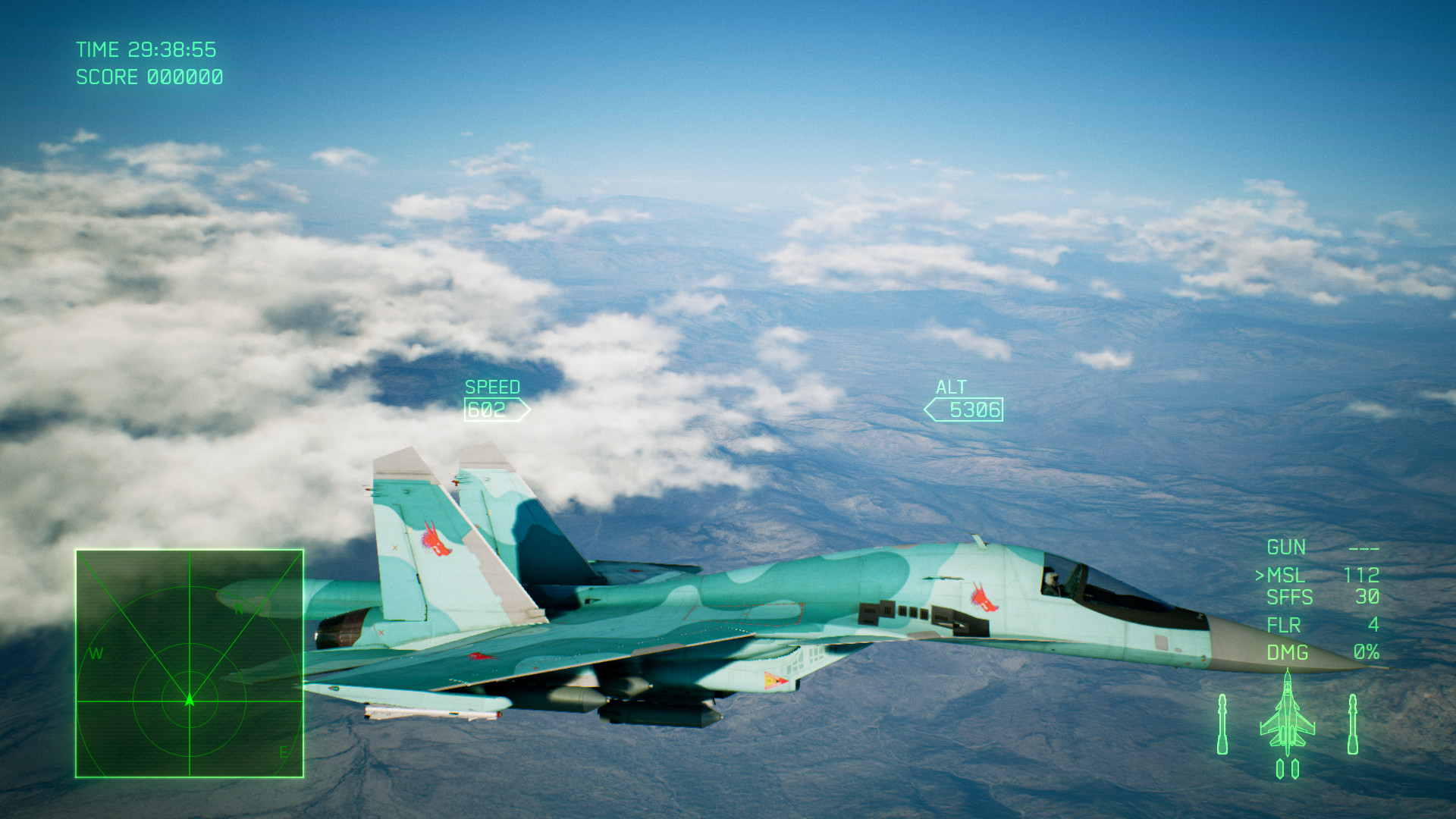Image resolution: width=1456 pixels, height=819 pixels.
Task: Select FLR from the weapon list
Action: [x=1282, y=626]
